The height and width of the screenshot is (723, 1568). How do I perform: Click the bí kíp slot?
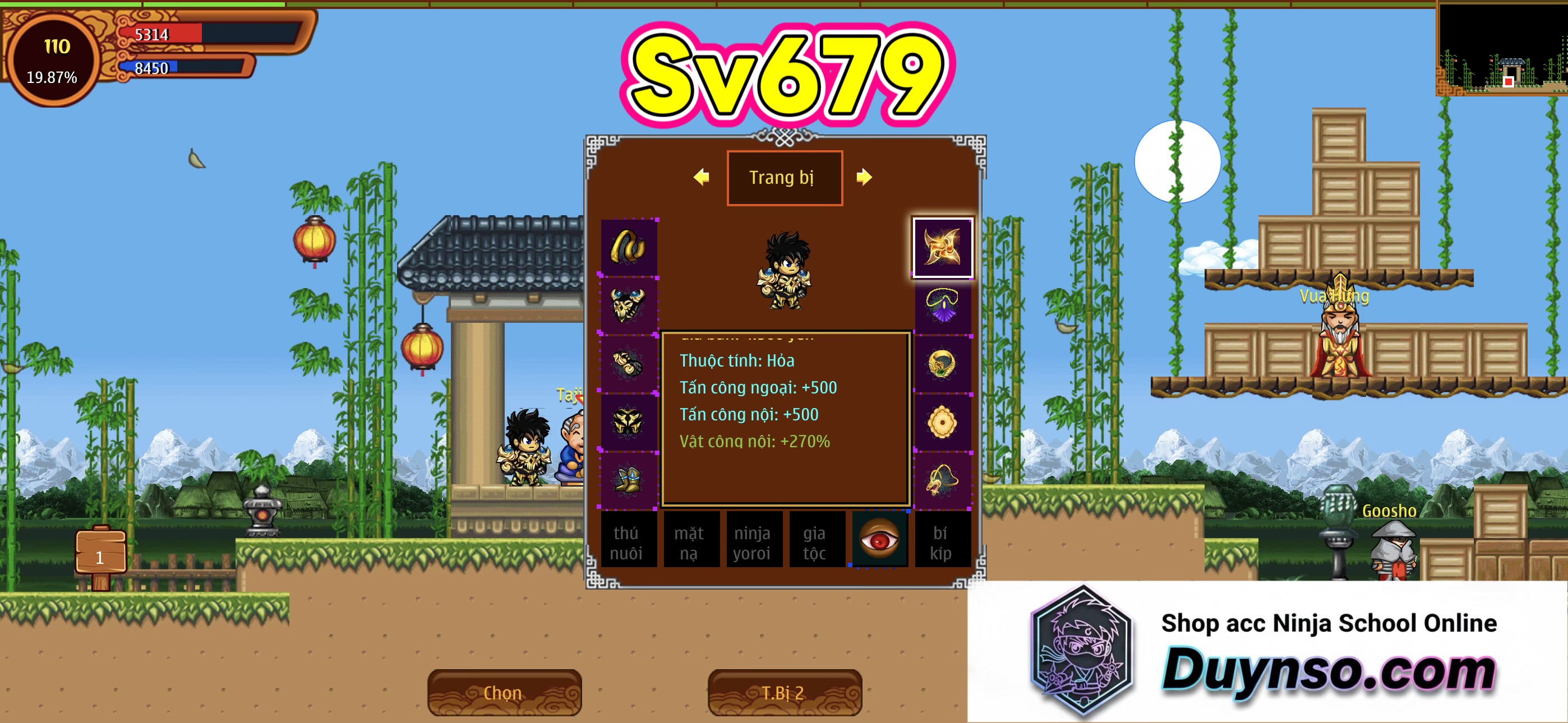click(942, 541)
